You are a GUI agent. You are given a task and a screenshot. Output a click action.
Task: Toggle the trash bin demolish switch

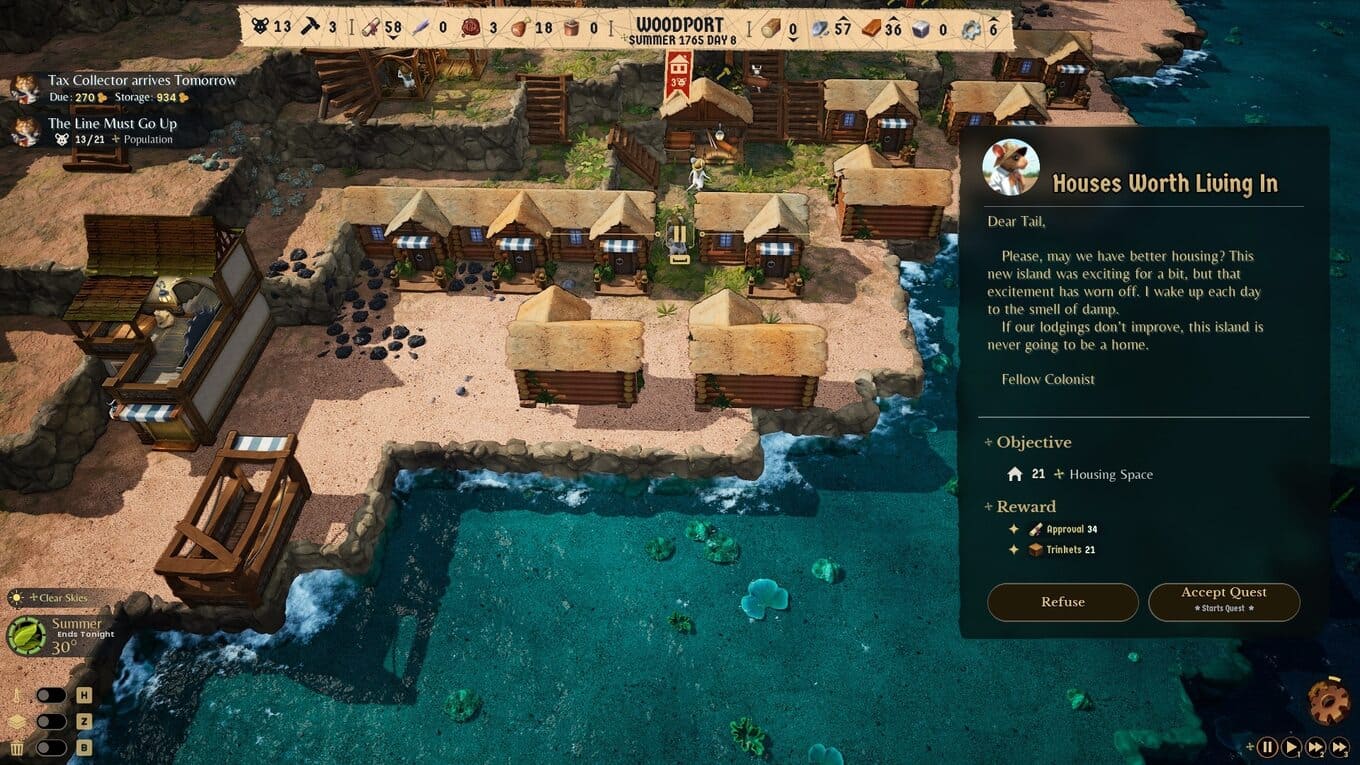click(51, 747)
